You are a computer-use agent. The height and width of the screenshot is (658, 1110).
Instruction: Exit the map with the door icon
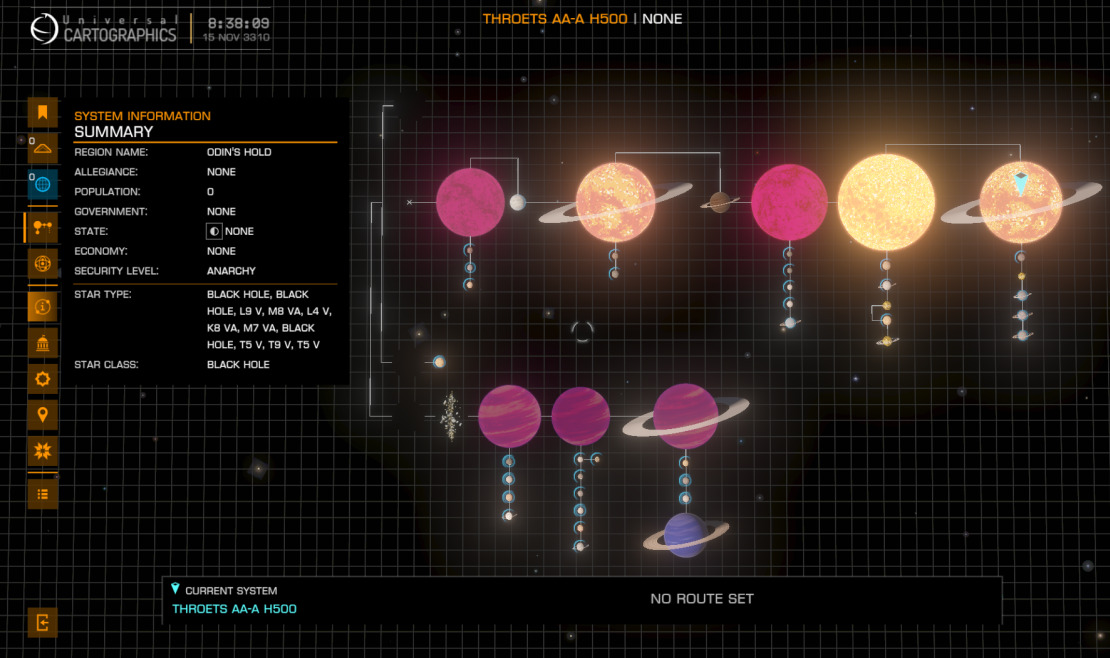tap(42, 622)
